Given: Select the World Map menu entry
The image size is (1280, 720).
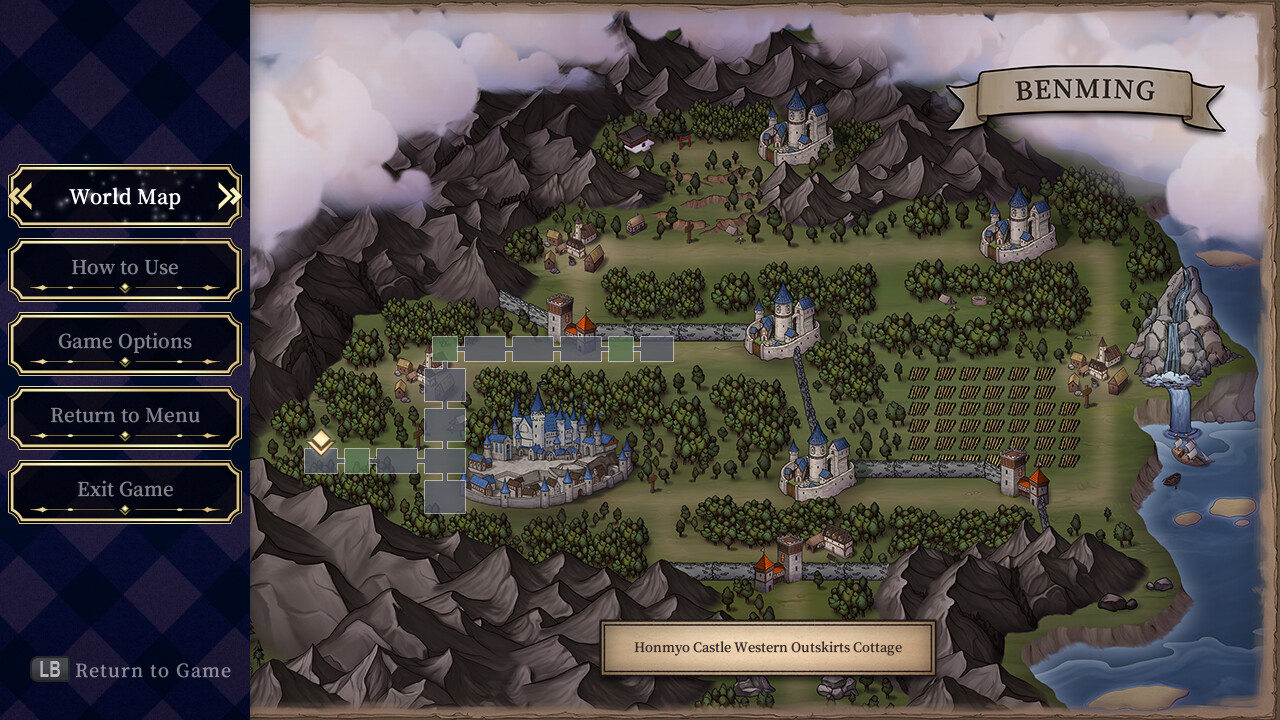Looking at the screenshot, I should (x=124, y=196).
